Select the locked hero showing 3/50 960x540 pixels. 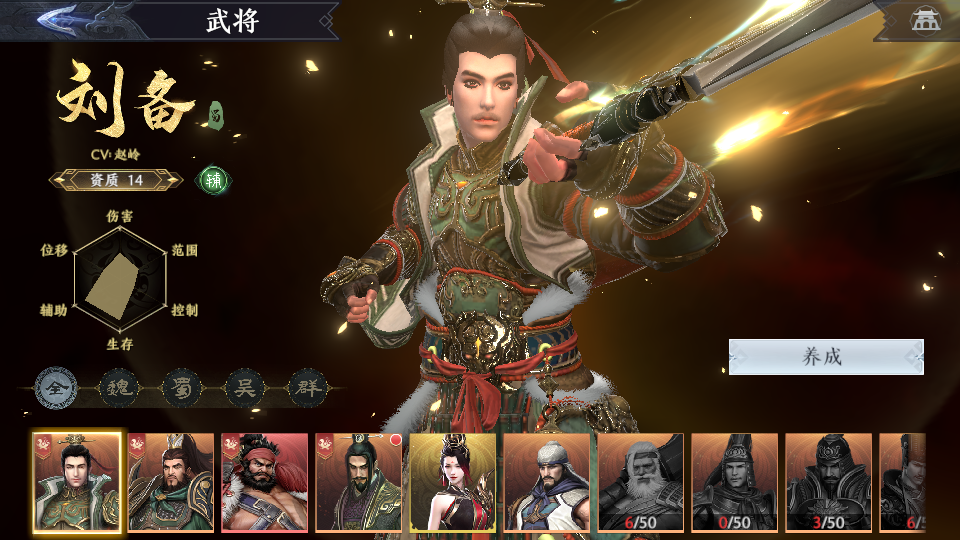[829, 482]
